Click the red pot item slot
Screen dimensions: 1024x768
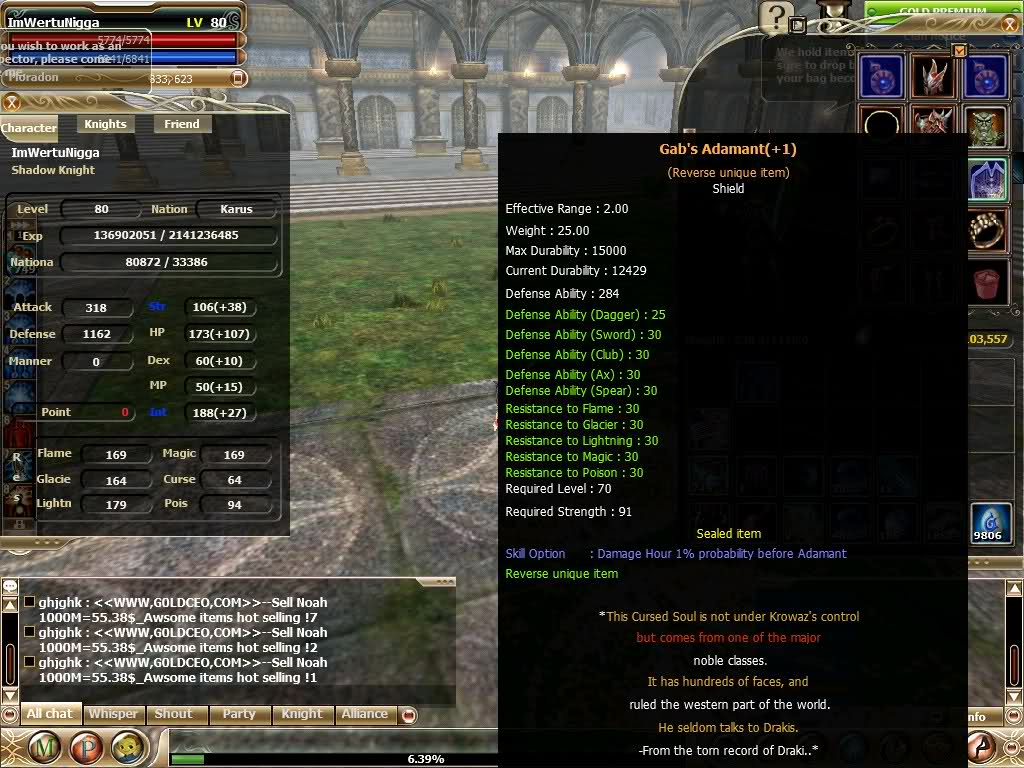[x=986, y=283]
